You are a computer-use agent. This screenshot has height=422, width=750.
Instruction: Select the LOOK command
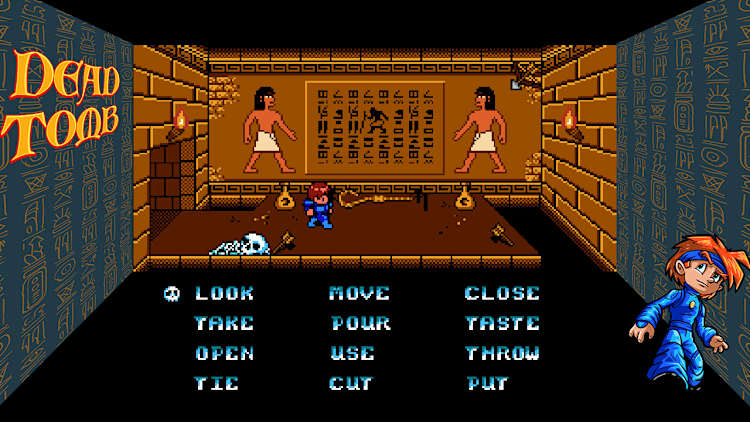click(x=224, y=294)
